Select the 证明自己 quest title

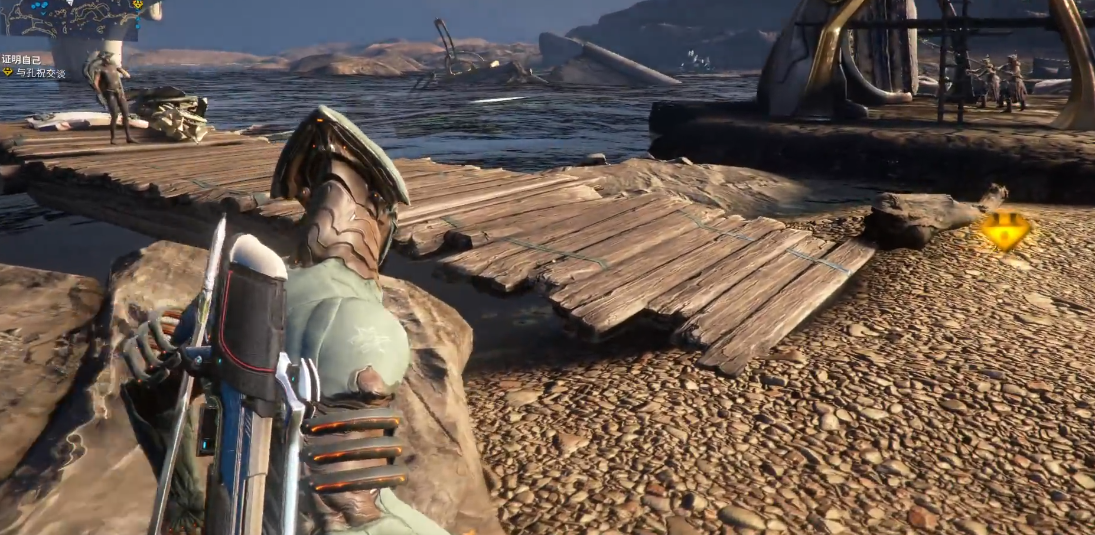[21, 60]
